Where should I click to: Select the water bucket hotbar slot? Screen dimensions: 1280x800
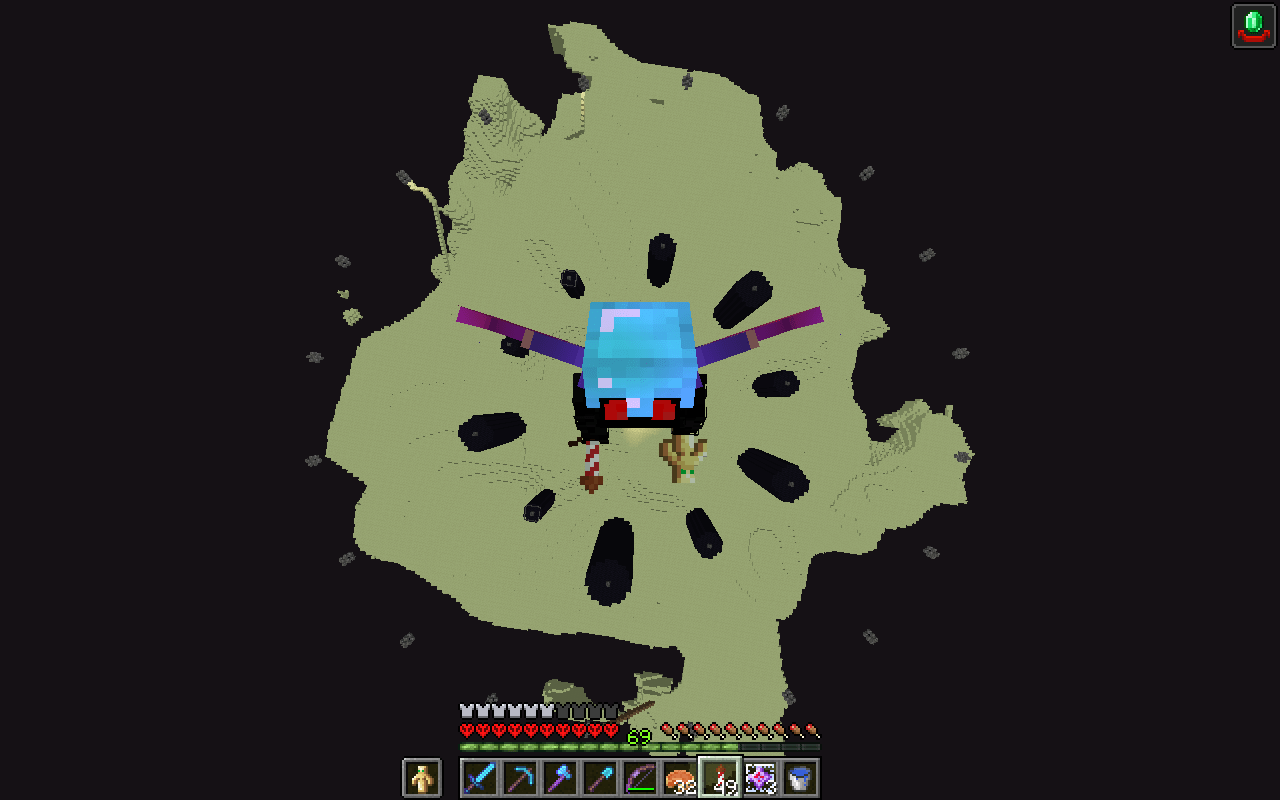point(798,777)
